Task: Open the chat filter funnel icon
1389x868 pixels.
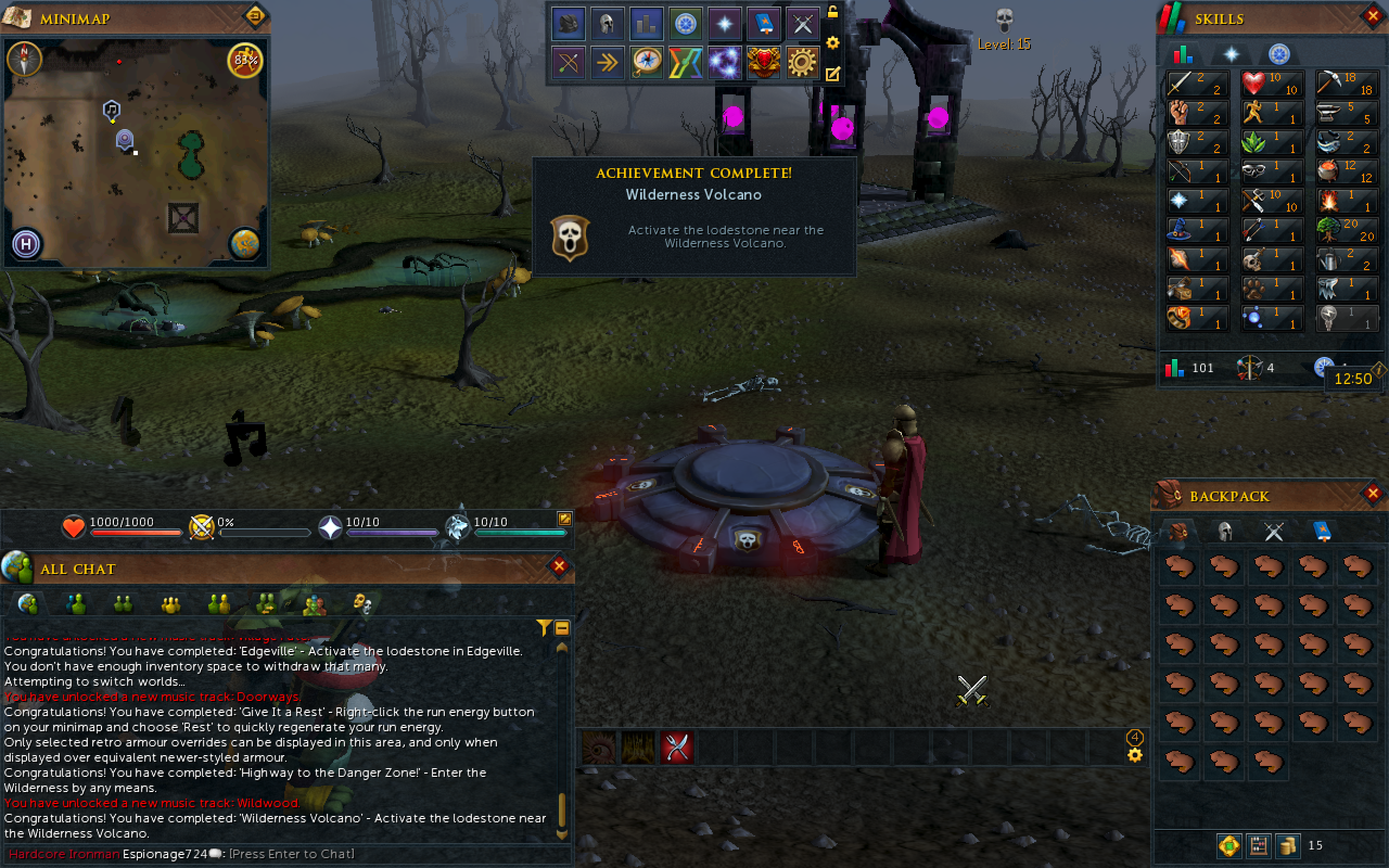Action: point(543,628)
